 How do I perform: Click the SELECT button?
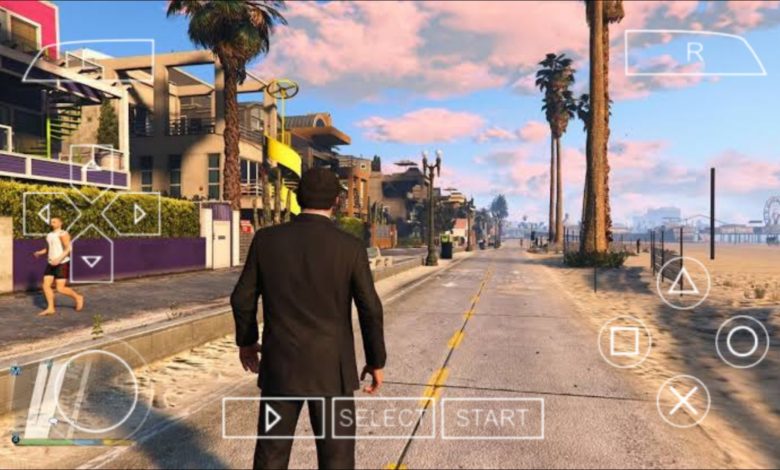coord(383,418)
